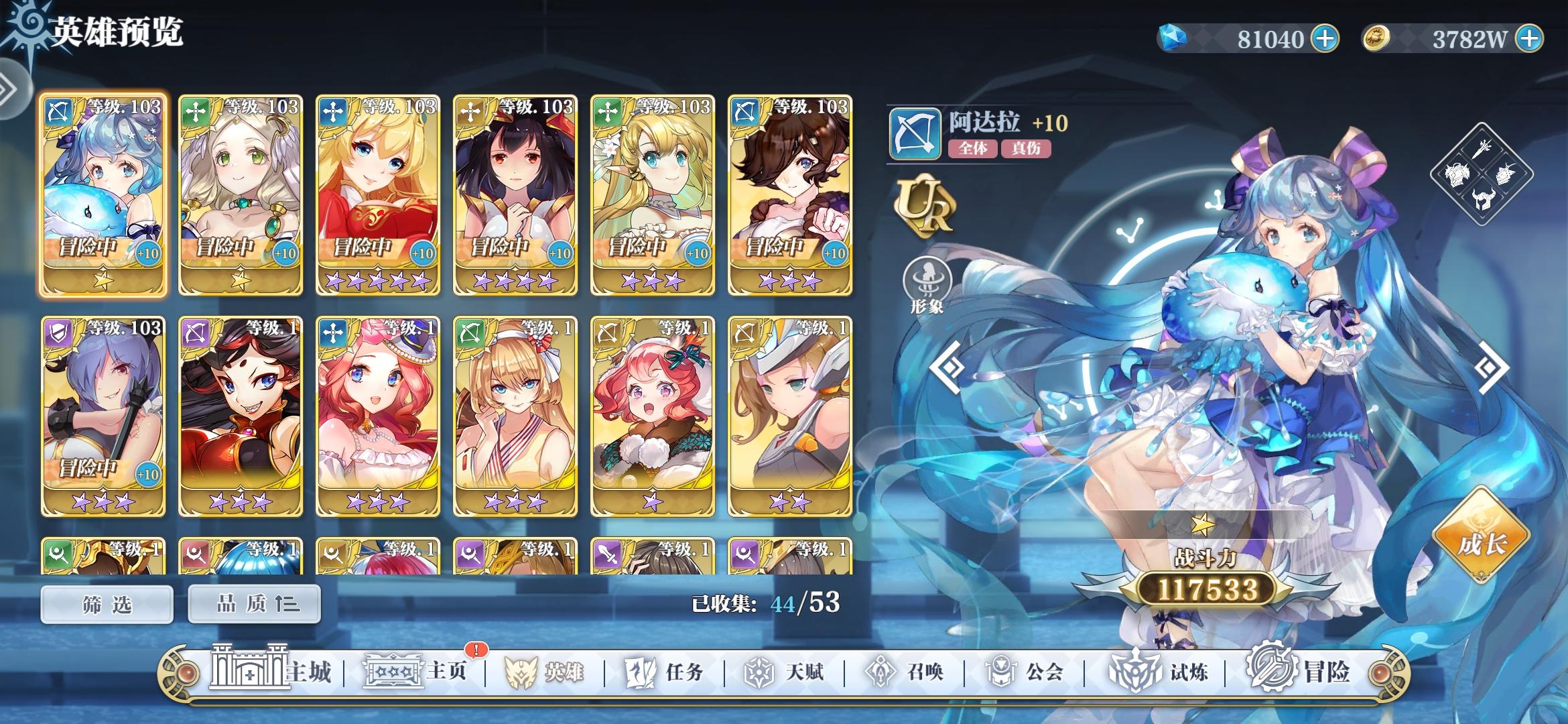Select the helmet equipment slot icon
The image size is (1568, 724).
pyautogui.click(x=1484, y=200)
